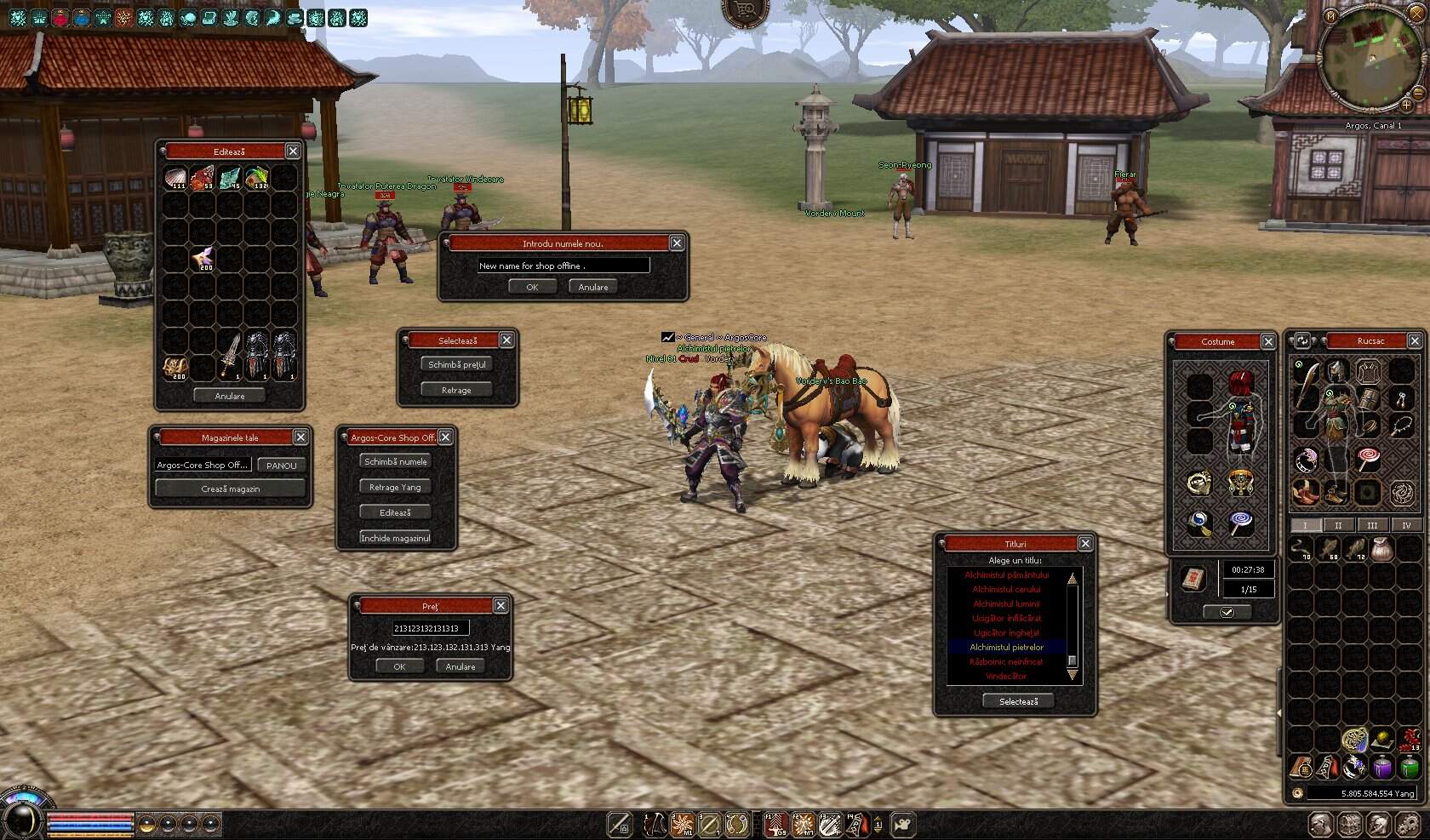
Task: Toggle the General chat checkbox above the chat line
Action: pos(668,337)
